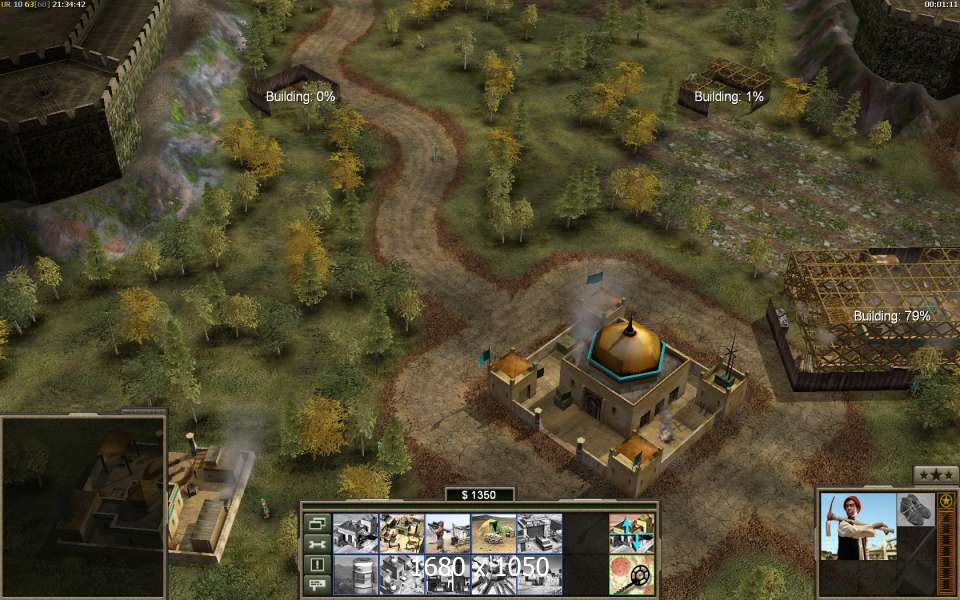This screenshot has height=600, width=960.
Task: Select the Tunnel Network build icon
Action: (x=493, y=533)
